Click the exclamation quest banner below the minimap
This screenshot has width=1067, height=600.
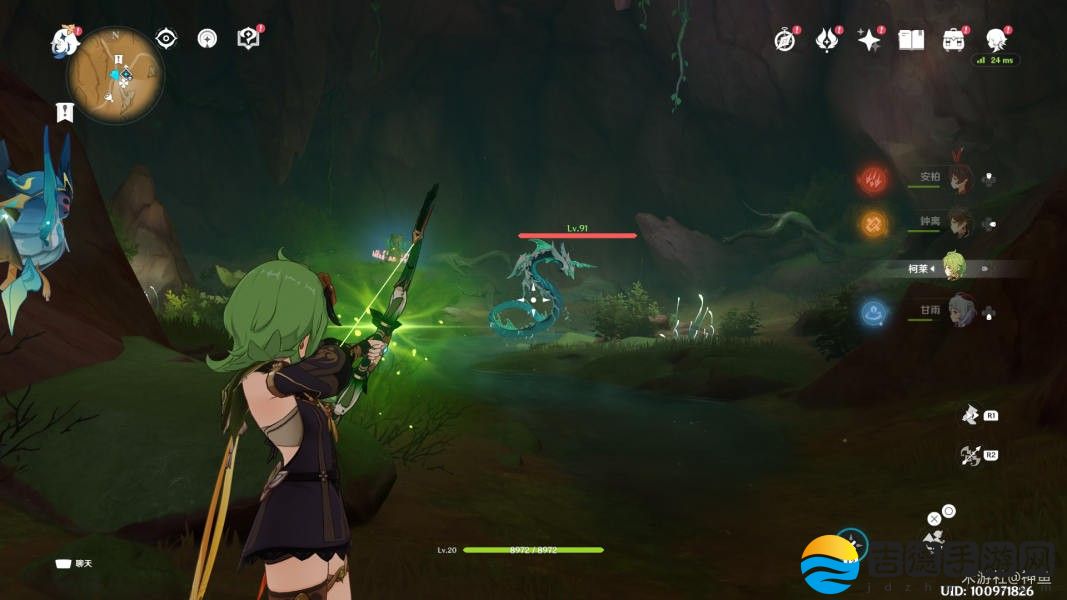click(66, 112)
